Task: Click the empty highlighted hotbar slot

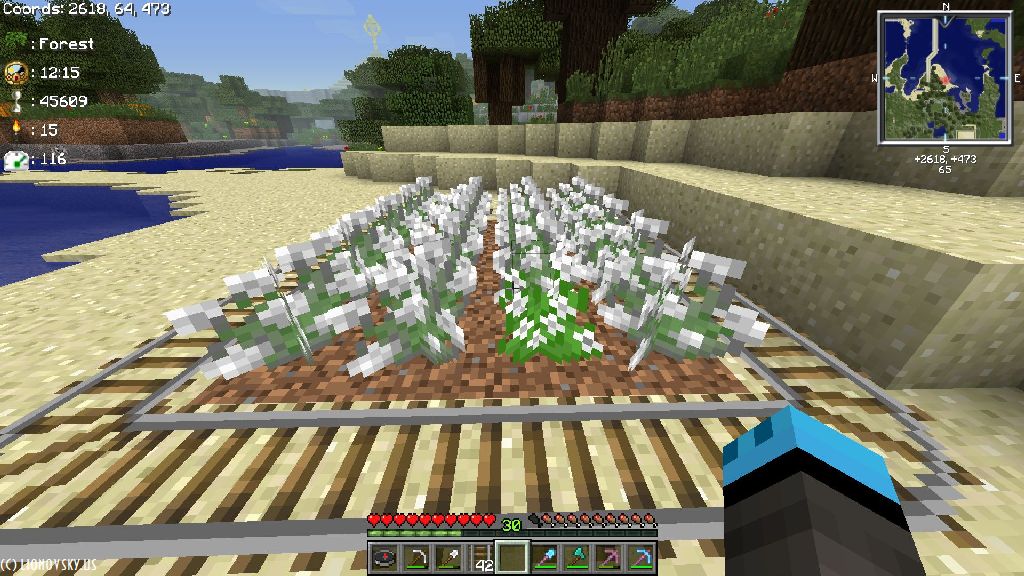Action: (x=512, y=557)
